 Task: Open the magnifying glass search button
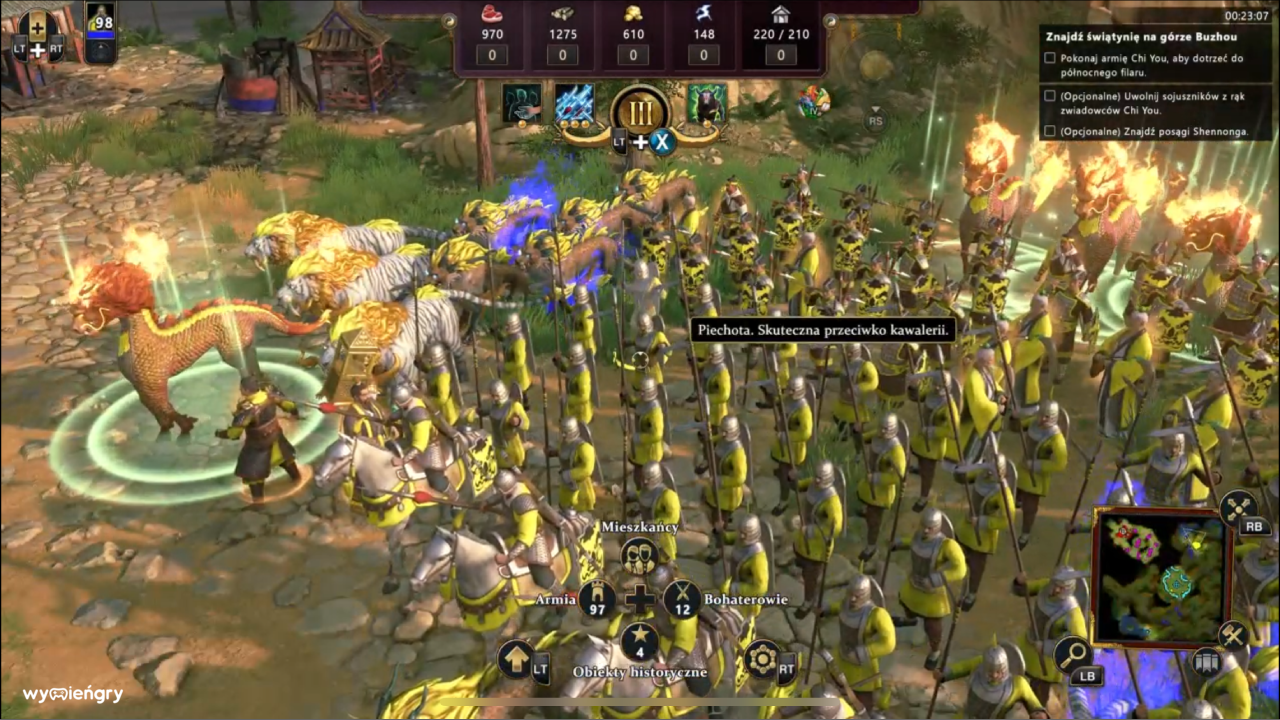pos(1072,656)
